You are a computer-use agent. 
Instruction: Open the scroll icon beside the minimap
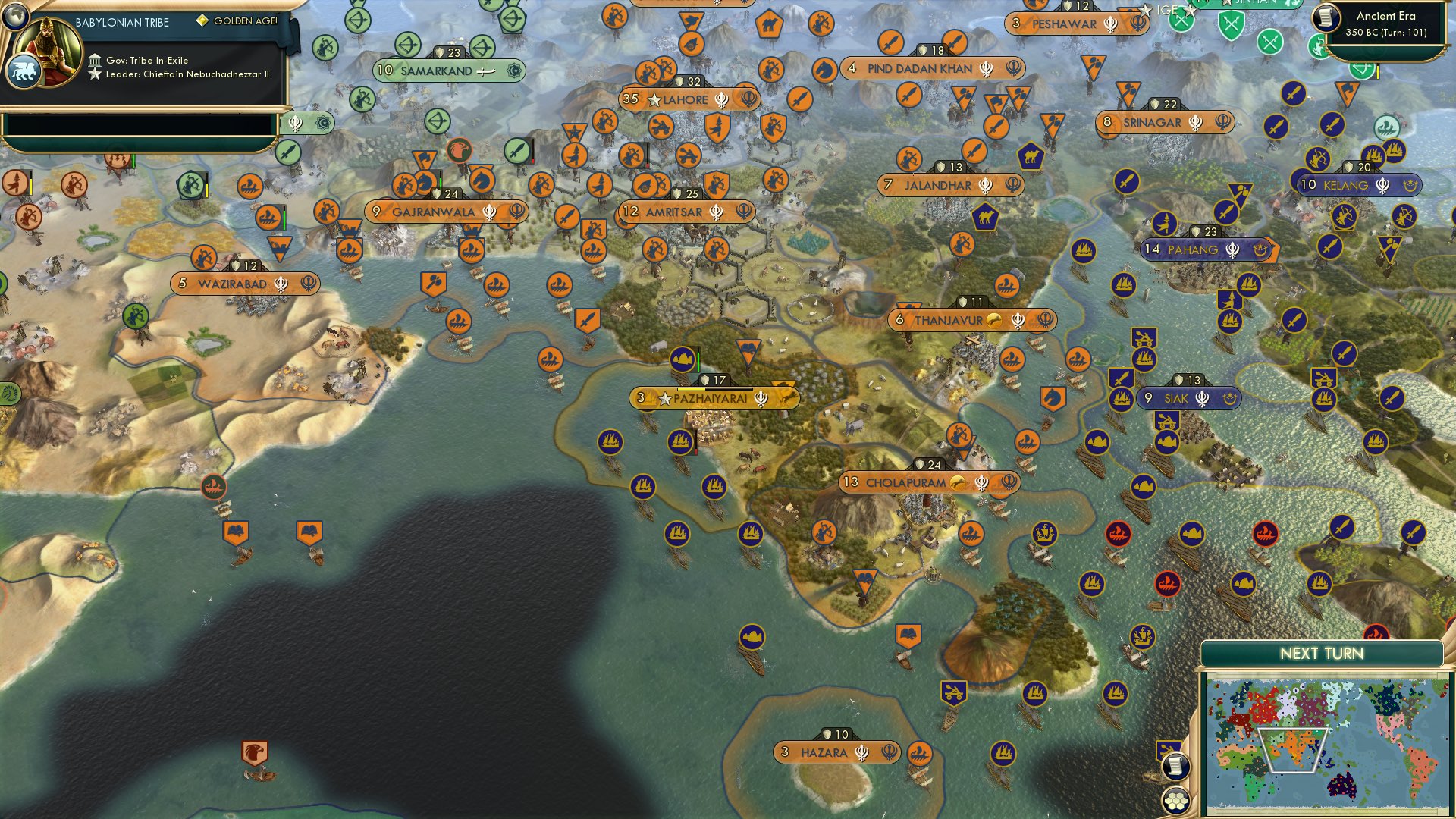[x=1175, y=766]
